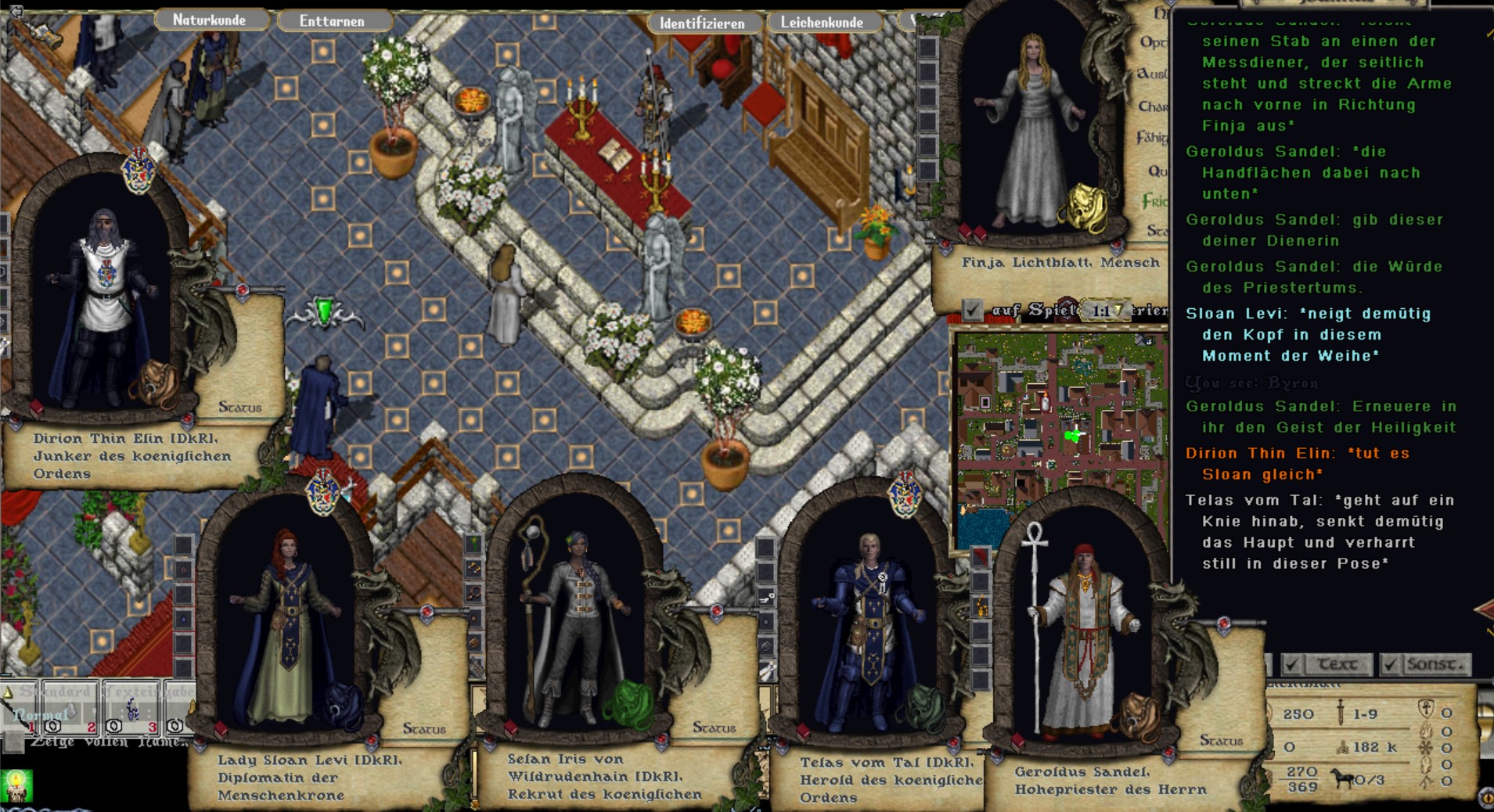Toggle the Text filter checkbox in journal

(x=1292, y=664)
